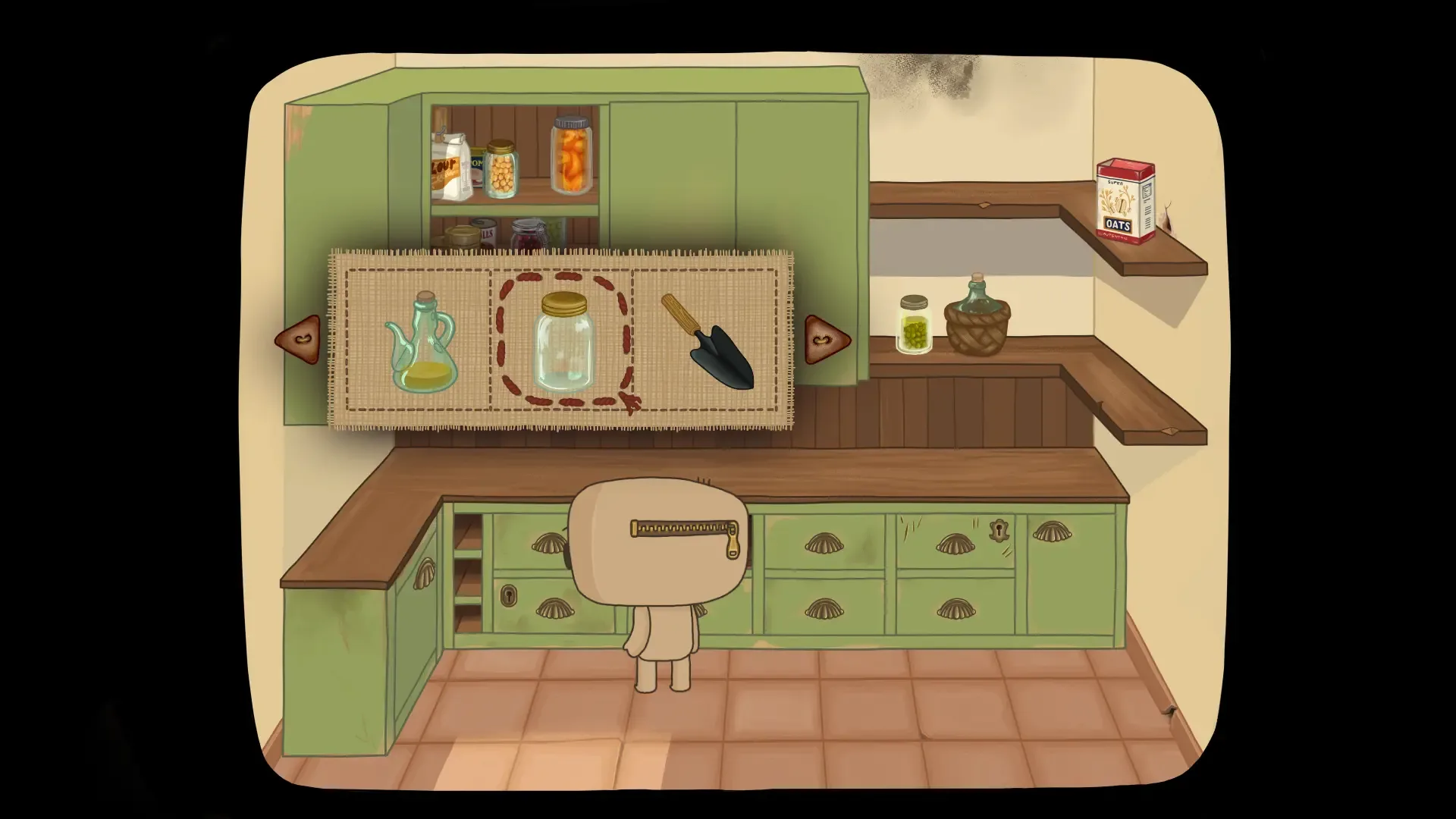Select the jar of green peas on the shelf

click(915, 326)
